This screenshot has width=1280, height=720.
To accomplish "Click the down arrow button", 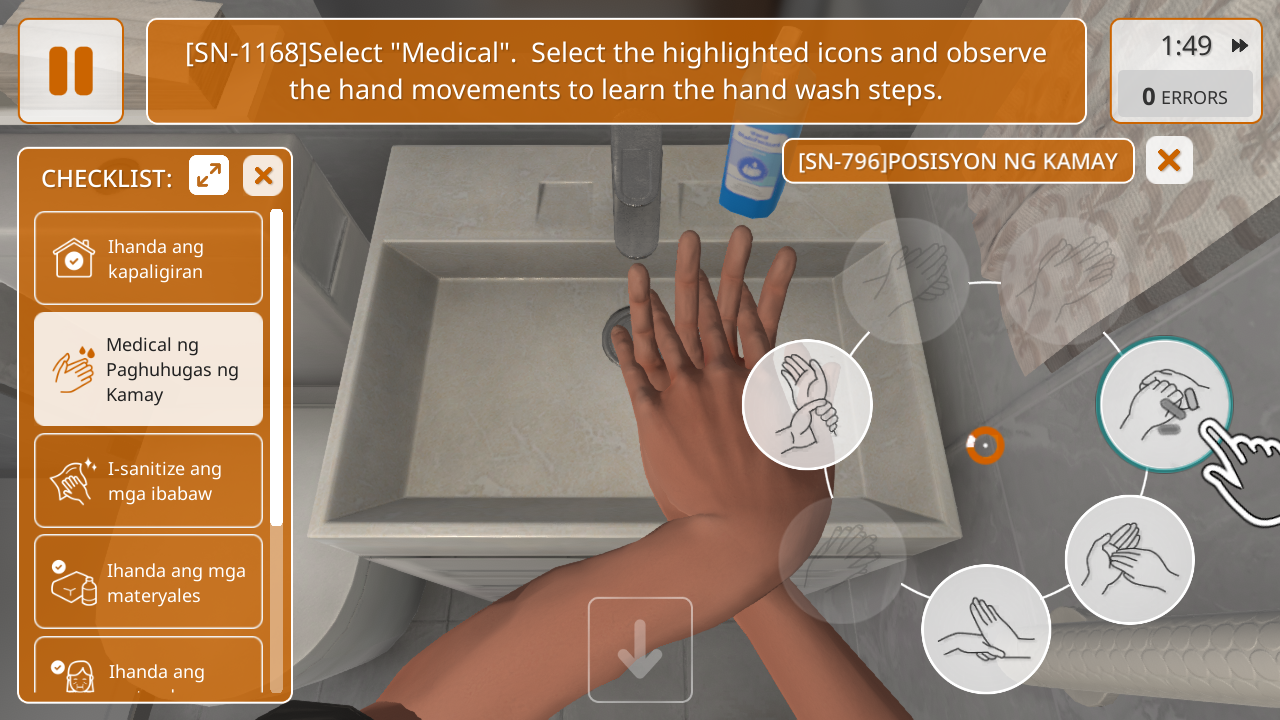I will [640, 649].
